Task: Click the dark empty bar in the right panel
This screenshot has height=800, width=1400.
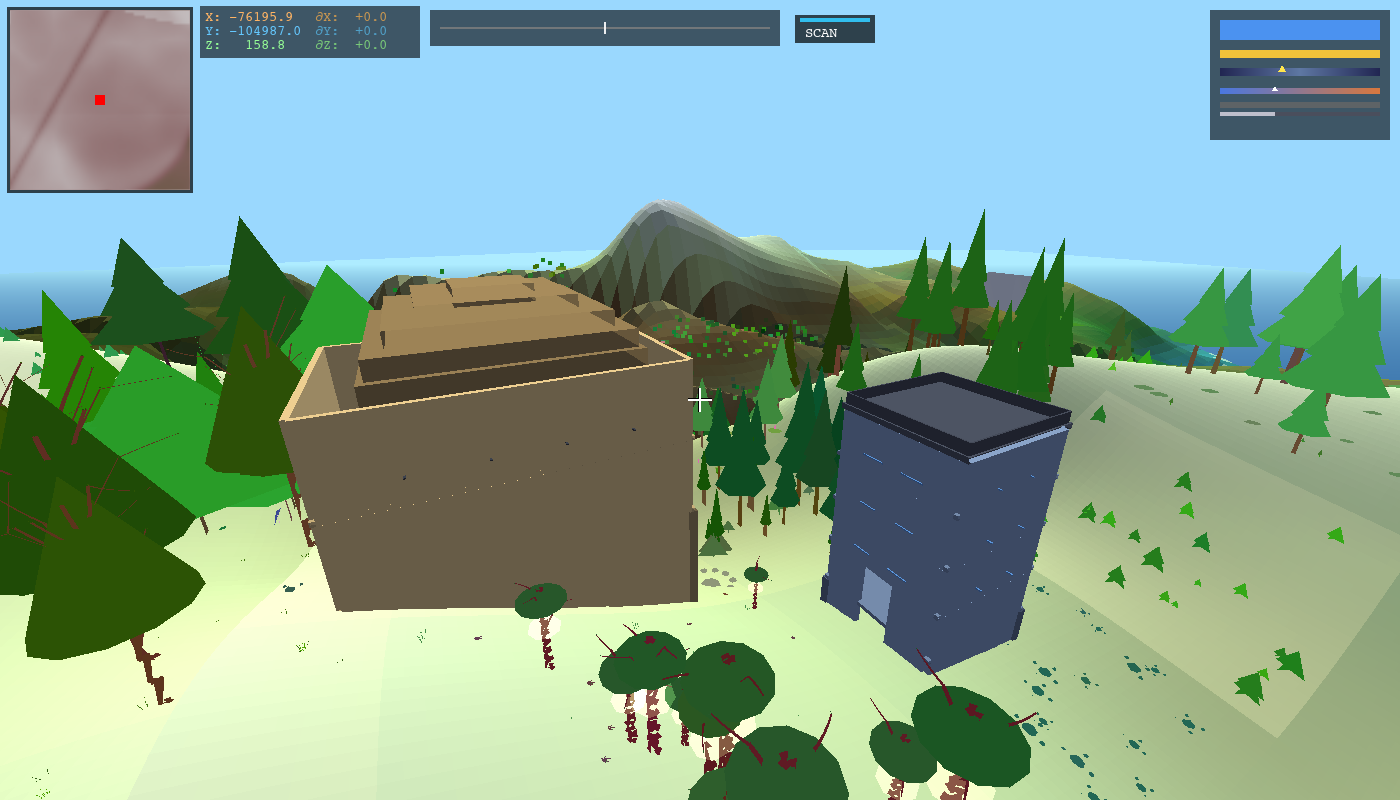Action: [x=1298, y=103]
